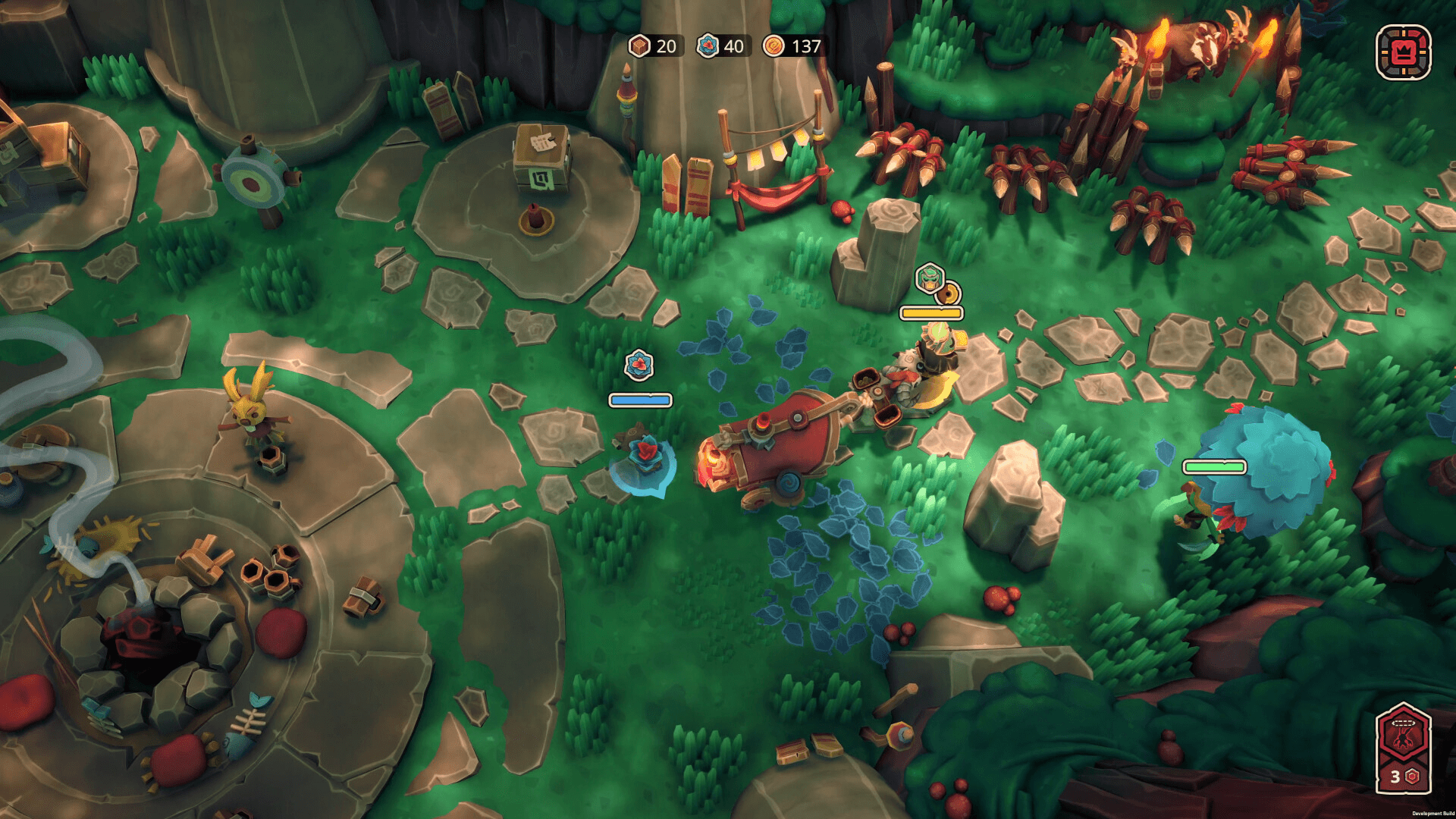Image resolution: width=1456 pixels, height=819 pixels.
Task: Click the wood resource icon showing 20
Action: tap(639, 47)
